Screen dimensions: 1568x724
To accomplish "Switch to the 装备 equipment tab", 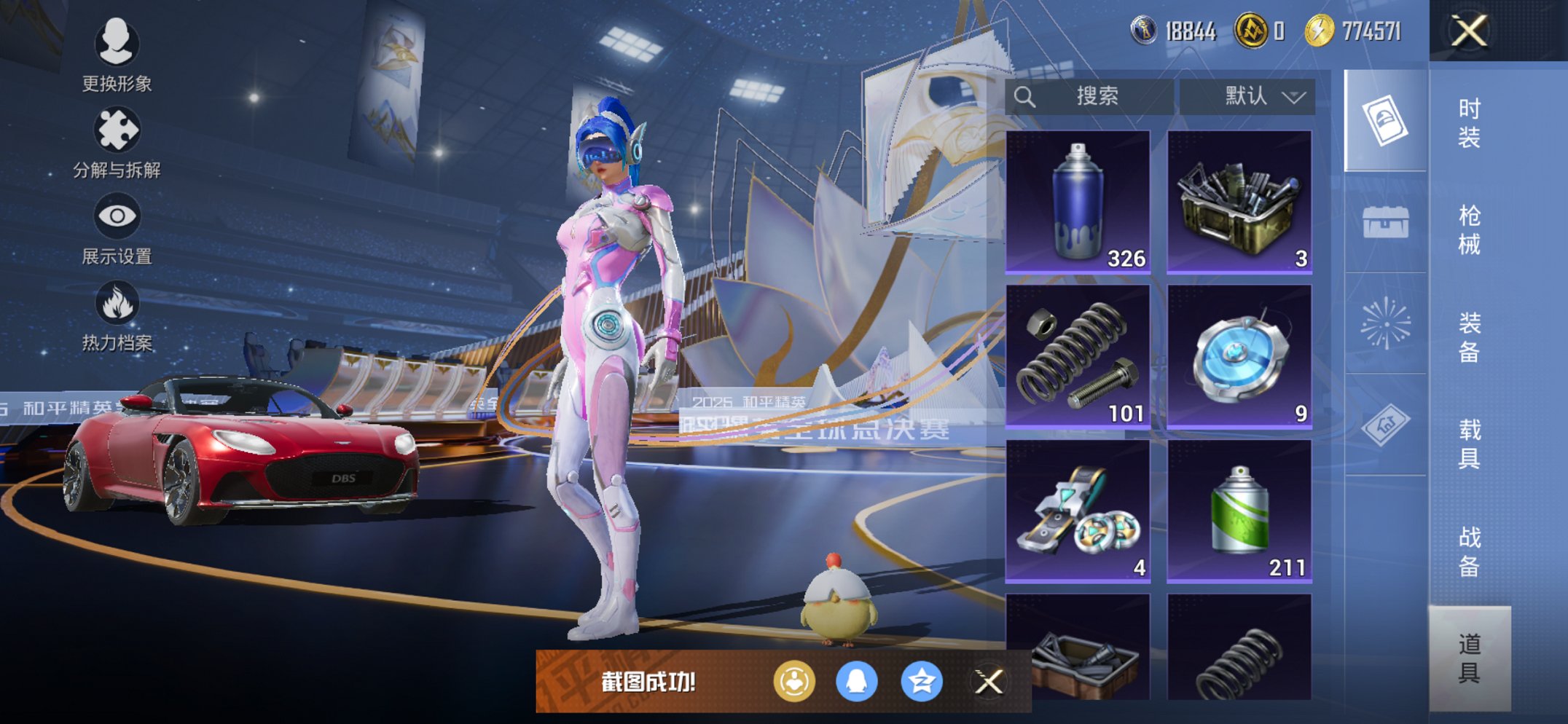I will pyautogui.click(x=1469, y=337).
